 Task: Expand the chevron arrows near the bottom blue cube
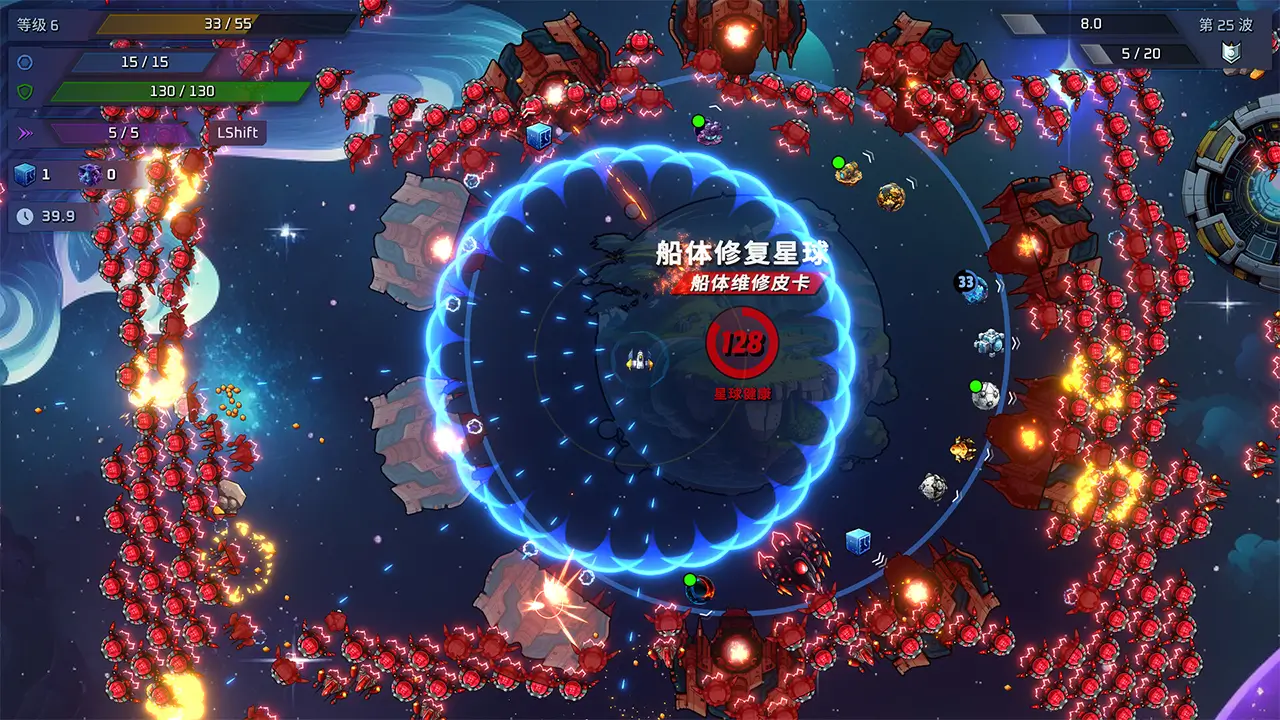click(880, 559)
